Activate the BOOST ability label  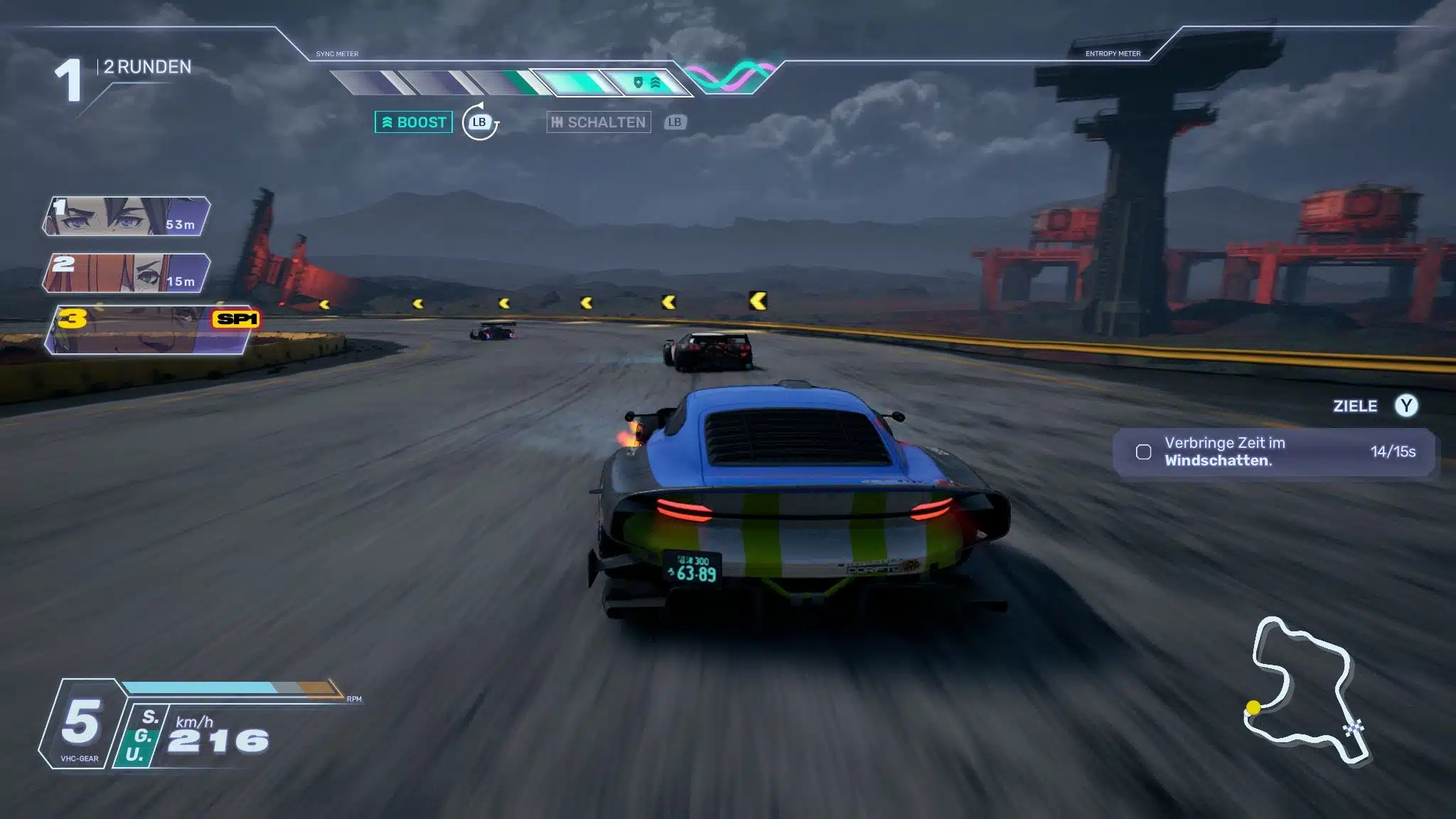(414, 122)
